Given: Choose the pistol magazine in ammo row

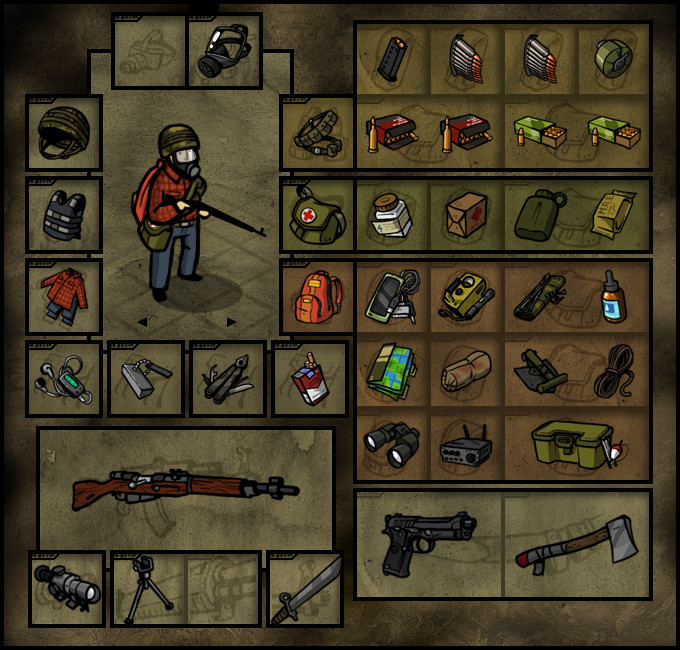Looking at the screenshot, I should tap(391, 60).
